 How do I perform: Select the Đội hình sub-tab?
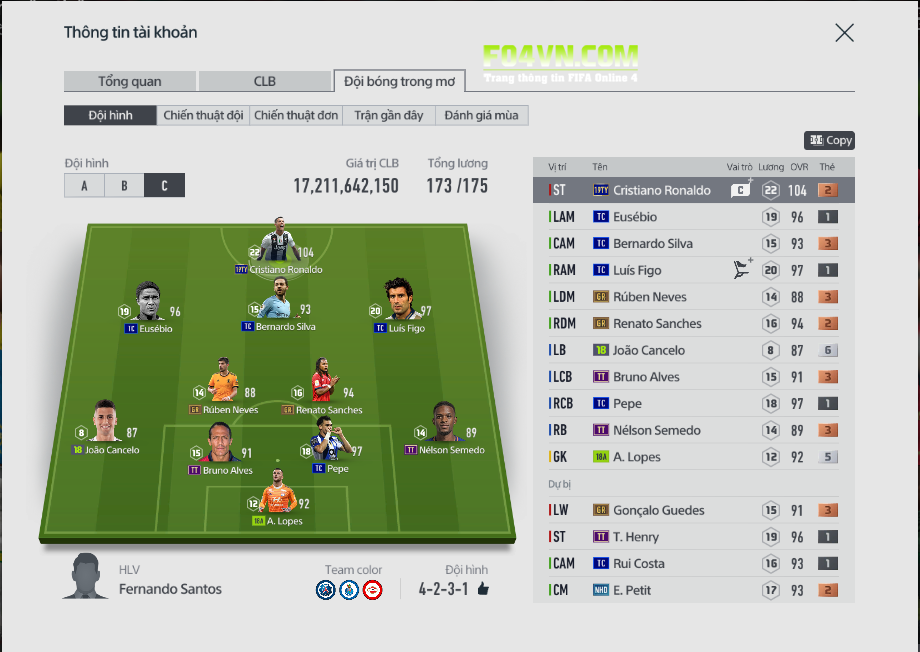(x=110, y=115)
